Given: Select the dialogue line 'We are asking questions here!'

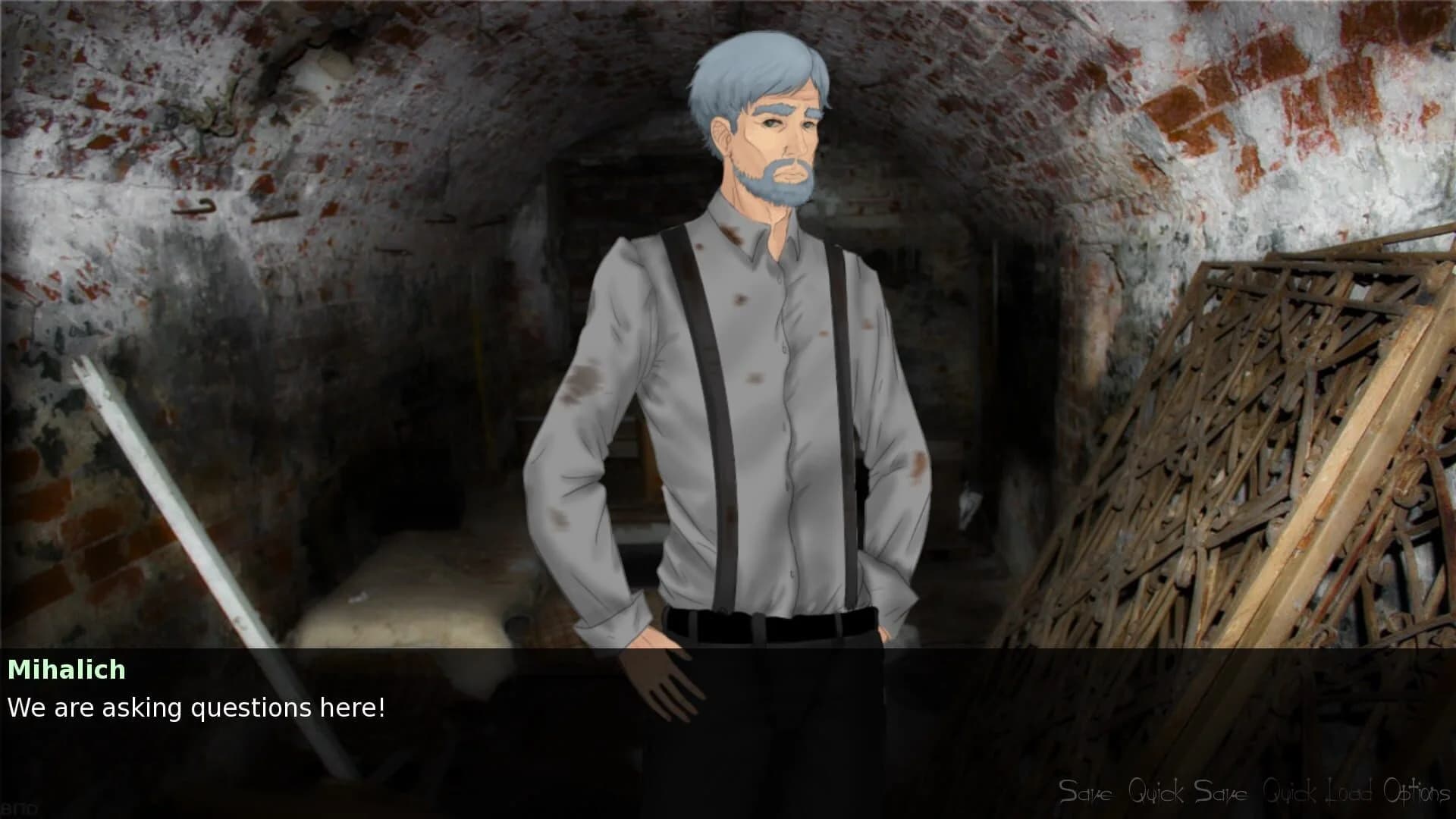Looking at the screenshot, I should tap(199, 708).
